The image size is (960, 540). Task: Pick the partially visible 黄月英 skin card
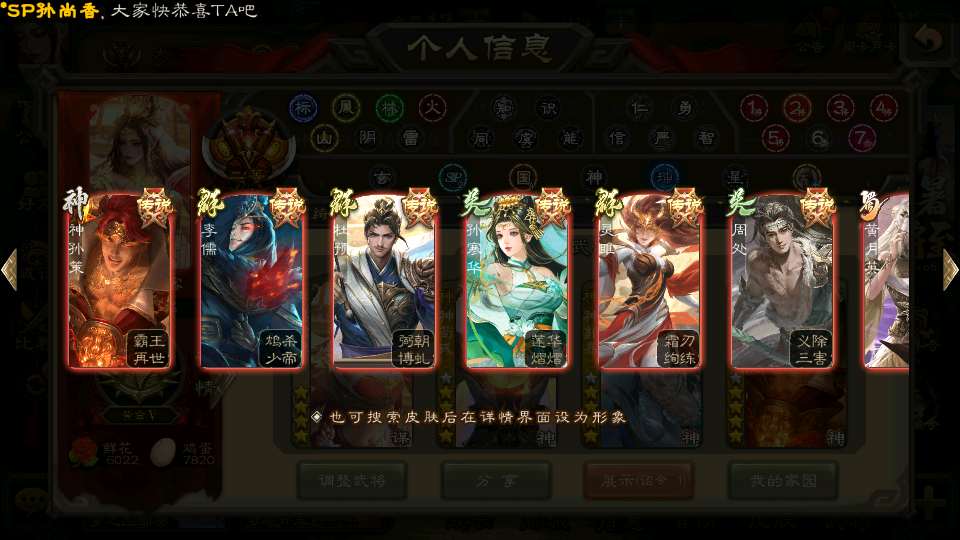886,281
